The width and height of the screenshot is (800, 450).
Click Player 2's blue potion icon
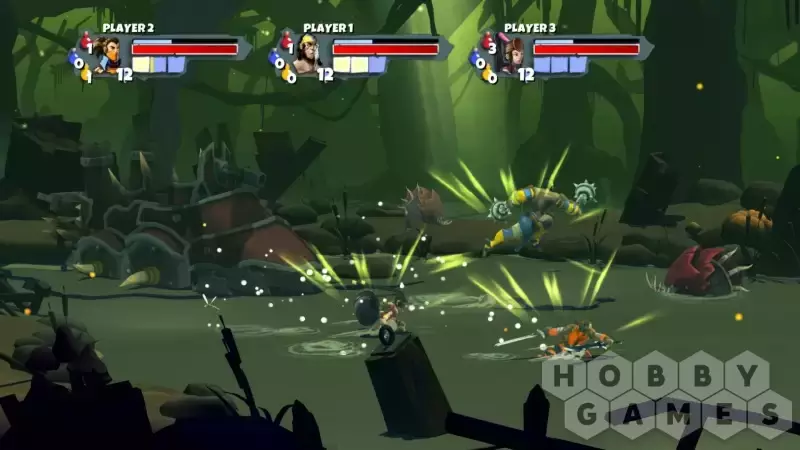coord(77,61)
